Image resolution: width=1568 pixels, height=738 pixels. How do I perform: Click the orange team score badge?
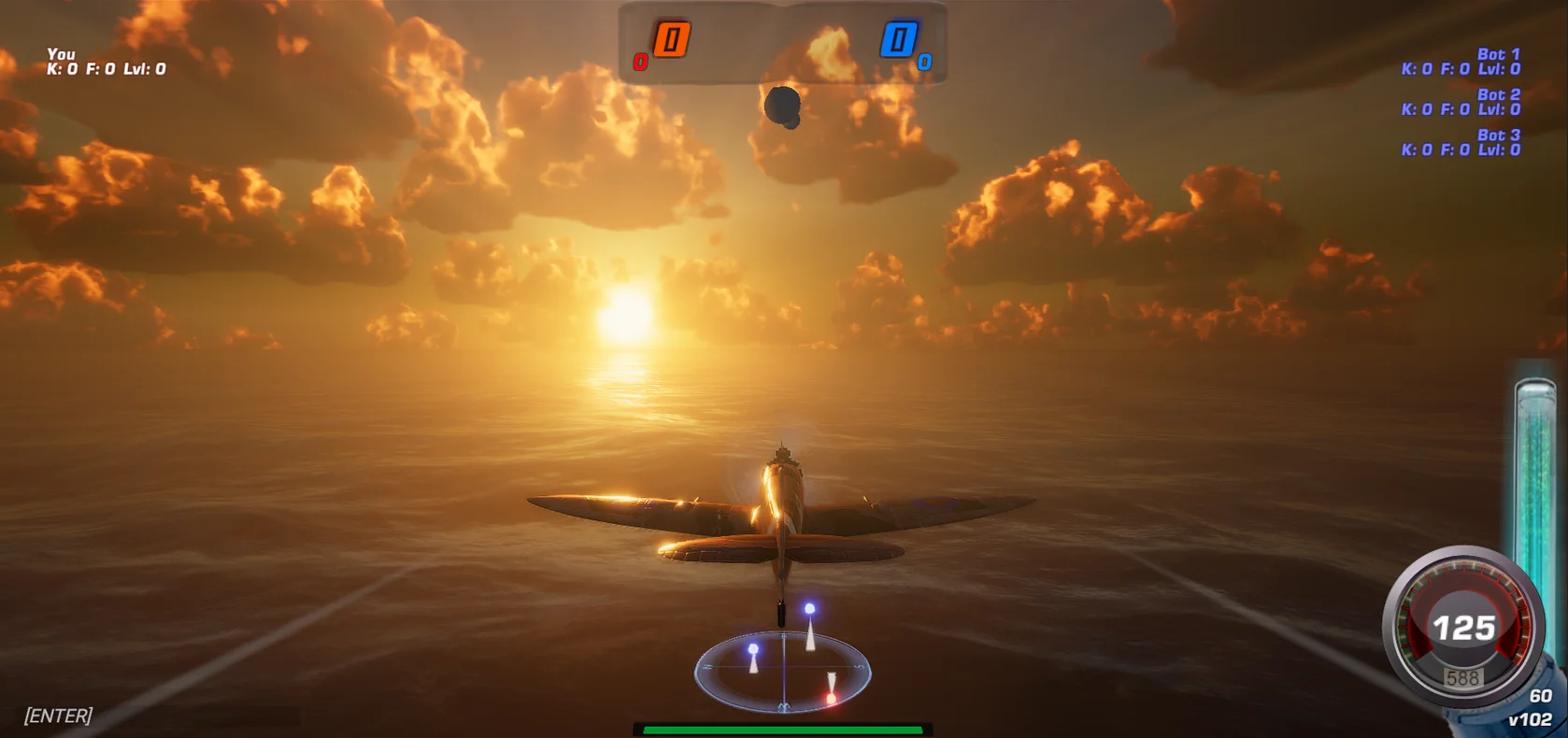[670, 39]
